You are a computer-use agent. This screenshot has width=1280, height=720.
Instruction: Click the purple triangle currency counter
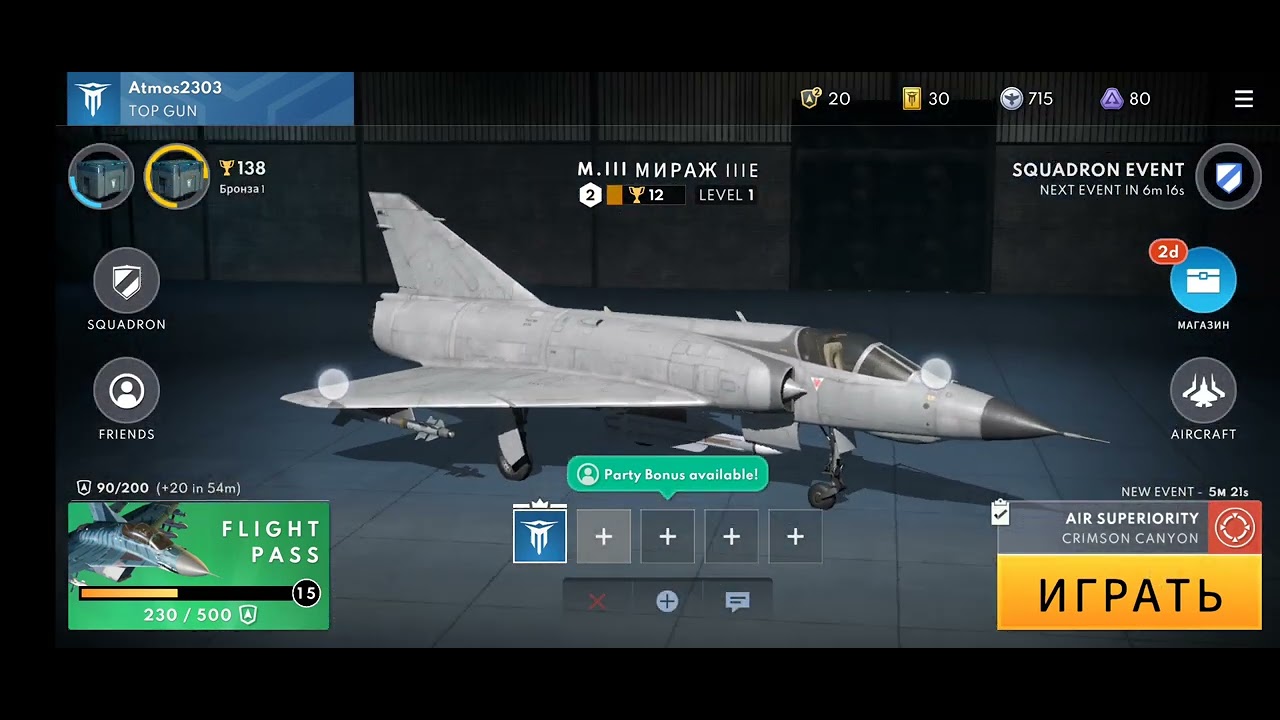[x=1126, y=99]
